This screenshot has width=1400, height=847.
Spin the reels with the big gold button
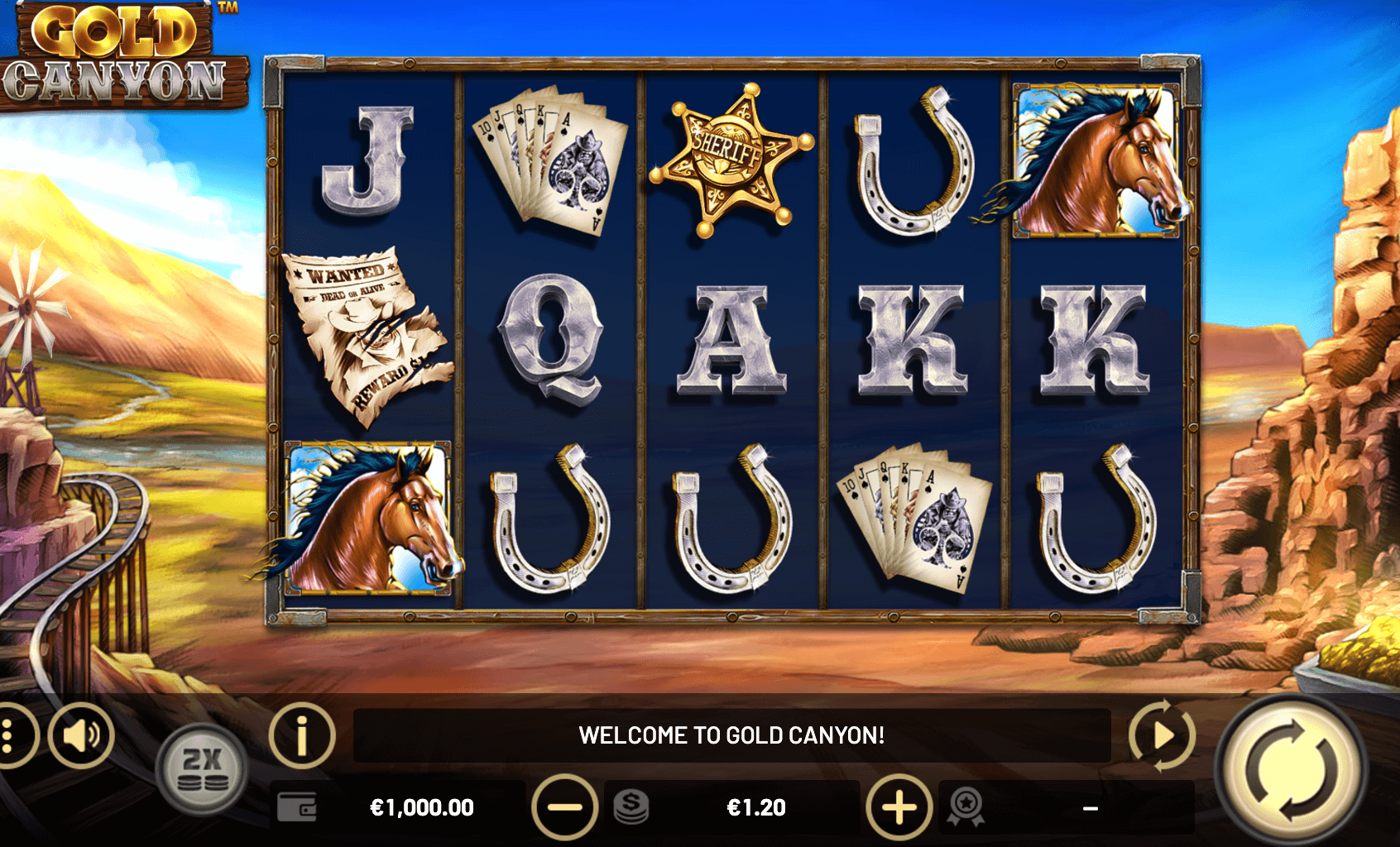click(x=1291, y=769)
